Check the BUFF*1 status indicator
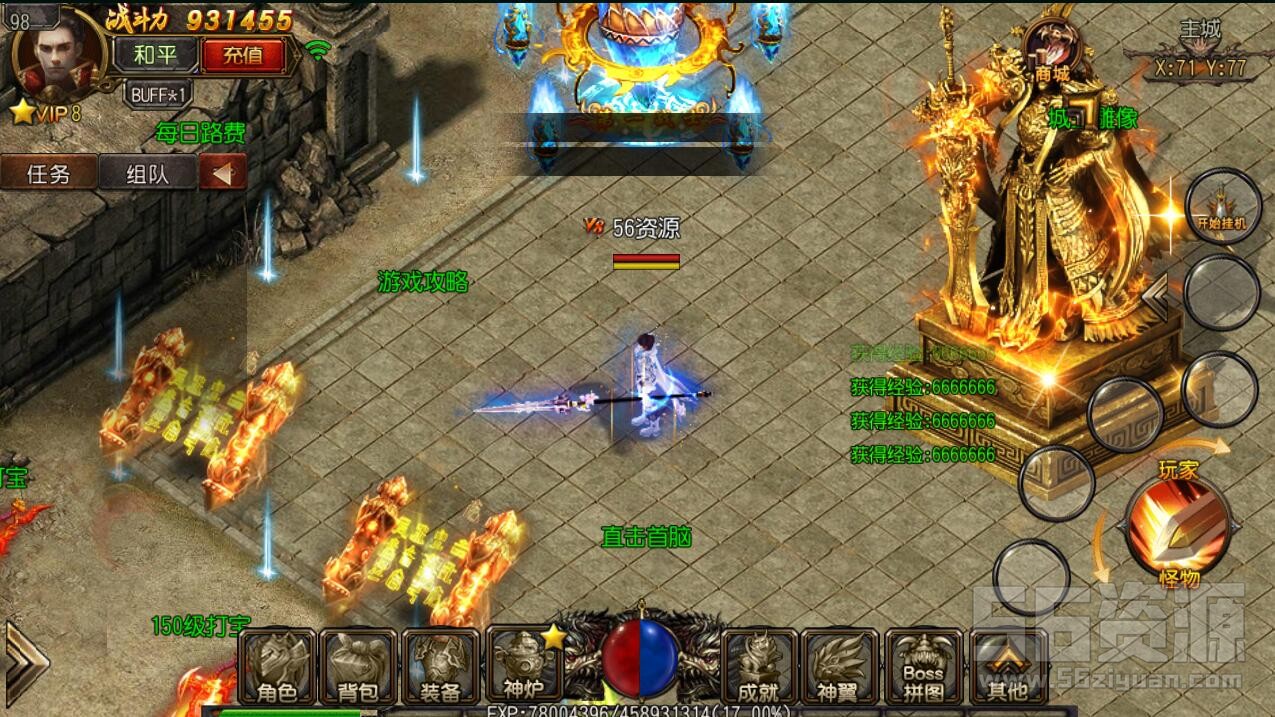The height and width of the screenshot is (717, 1275). click(x=159, y=94)
